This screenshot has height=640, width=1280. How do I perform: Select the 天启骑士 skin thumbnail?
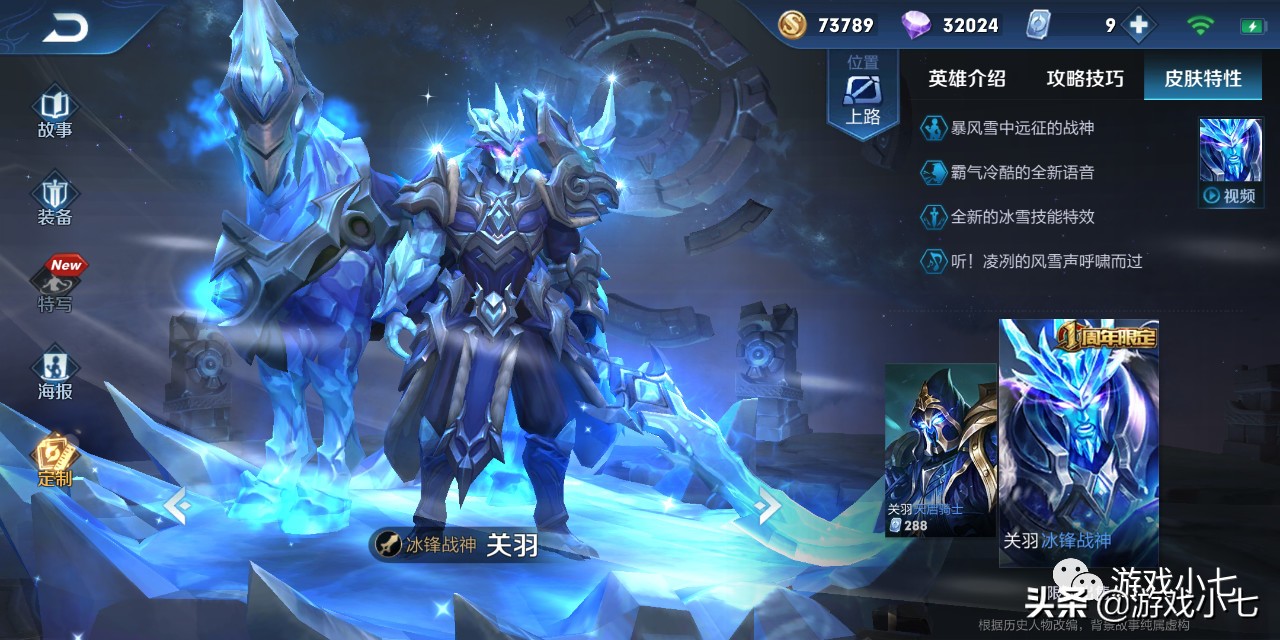(938, 449)
